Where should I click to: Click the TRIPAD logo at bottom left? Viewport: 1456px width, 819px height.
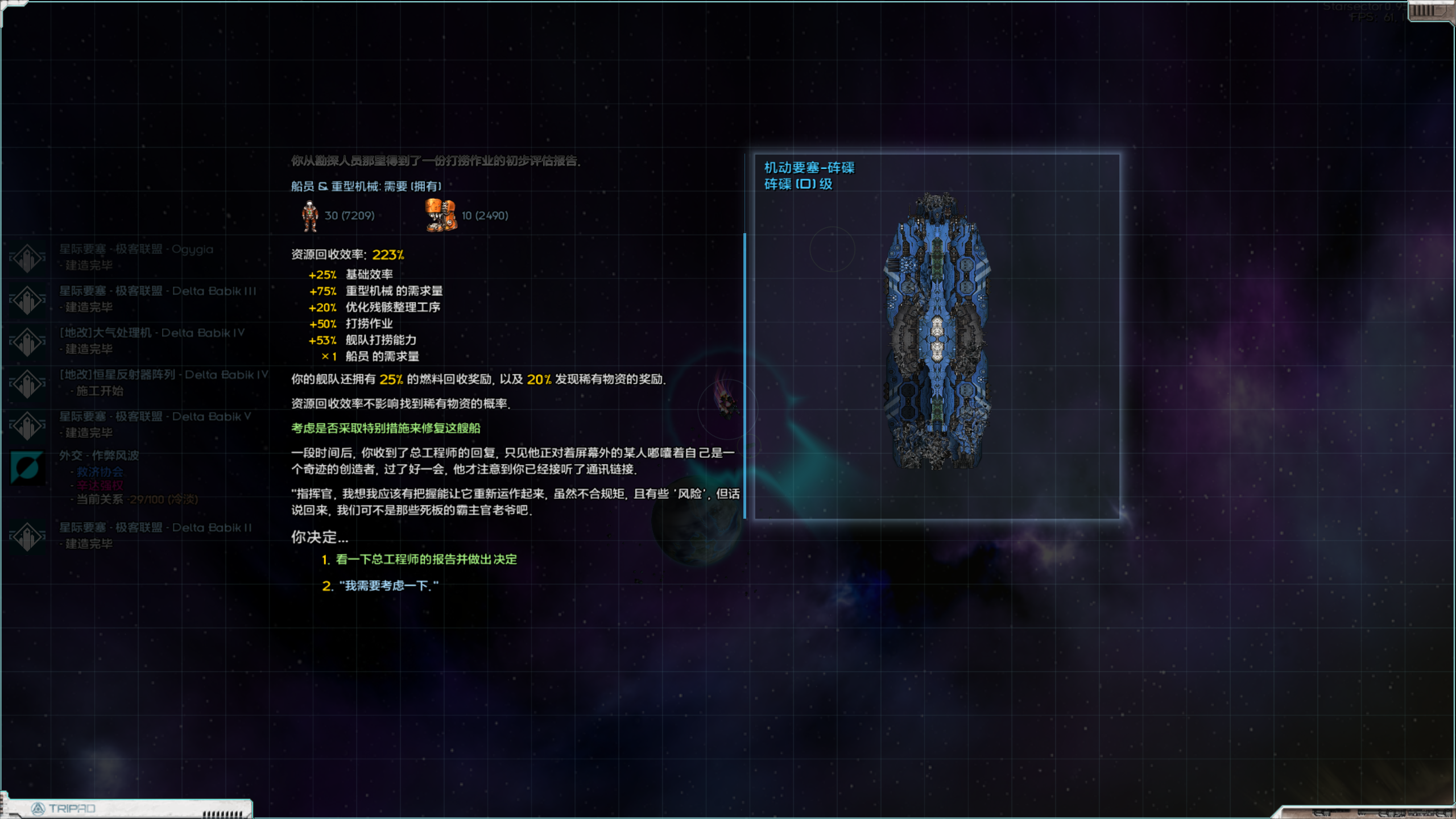click(63, 808)
